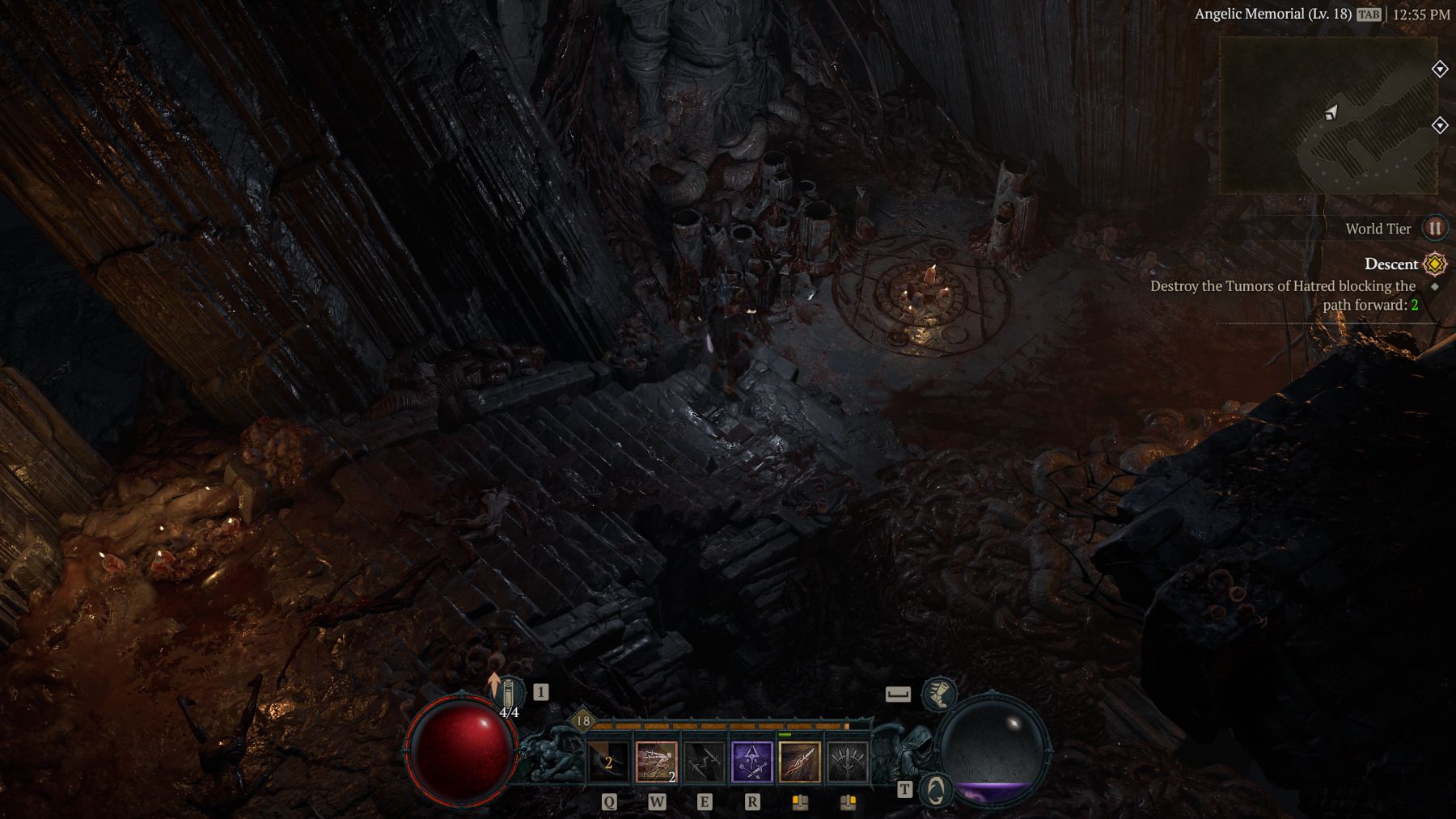Click the upper diamond arrow beside minimap
This screenshot has height=819, width=1456.
pos(1440,69)
